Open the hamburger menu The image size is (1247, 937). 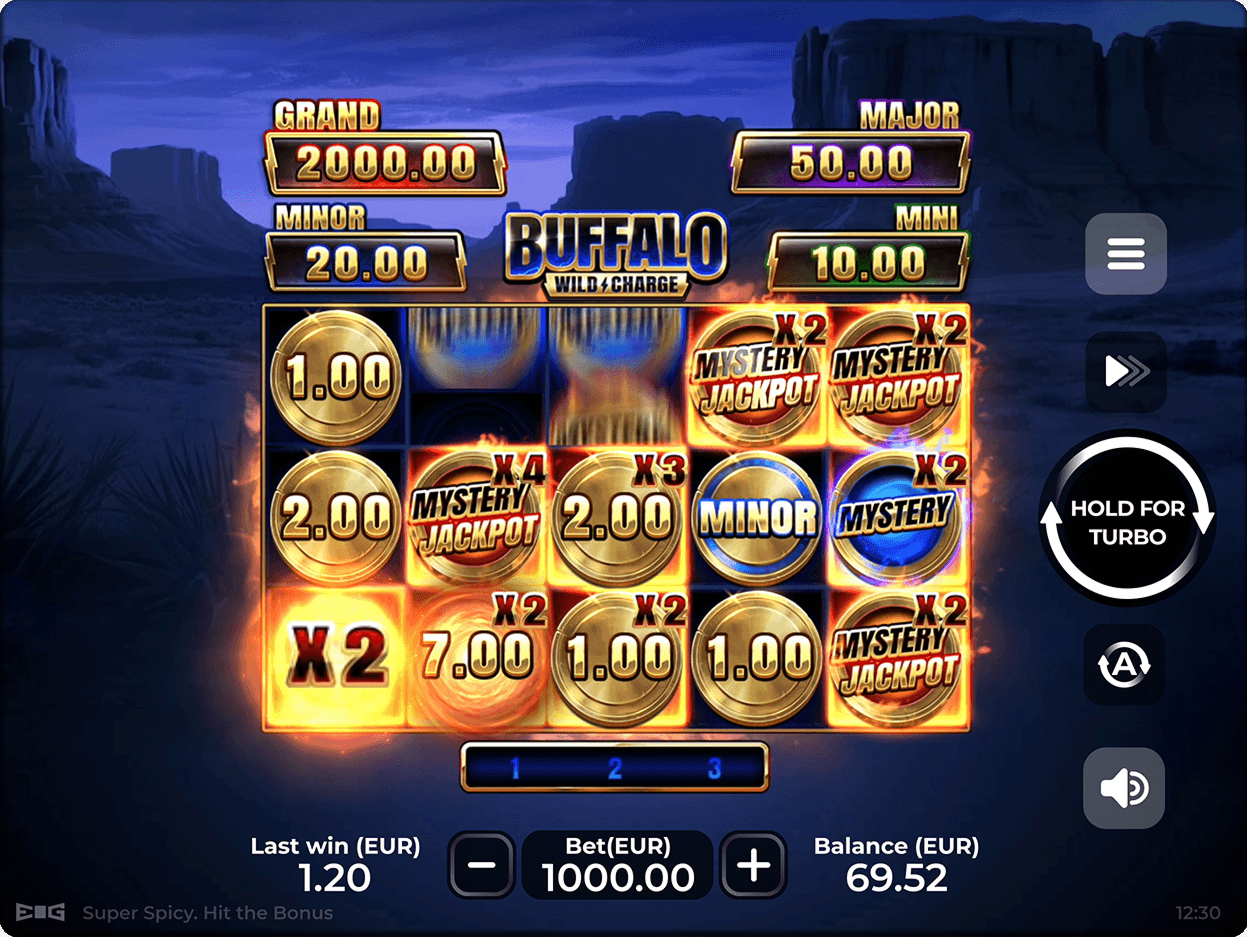(1125, 254)
